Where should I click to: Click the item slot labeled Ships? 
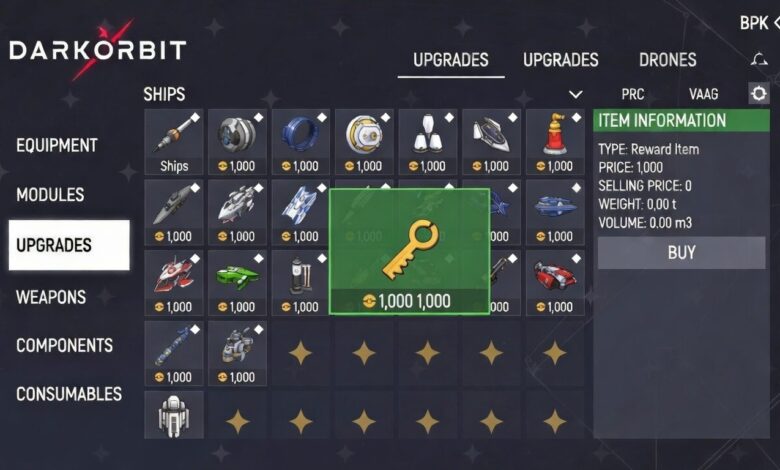tap(174, 142)
